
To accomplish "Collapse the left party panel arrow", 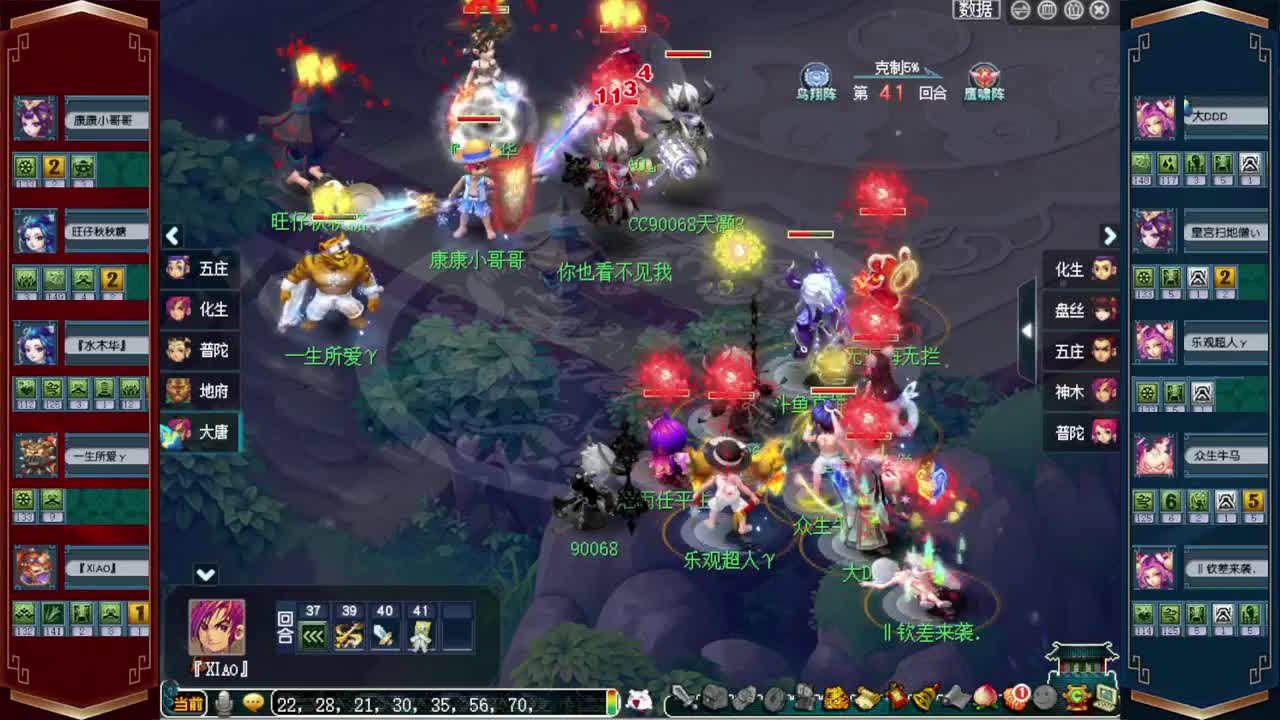I will pos(172,236).
